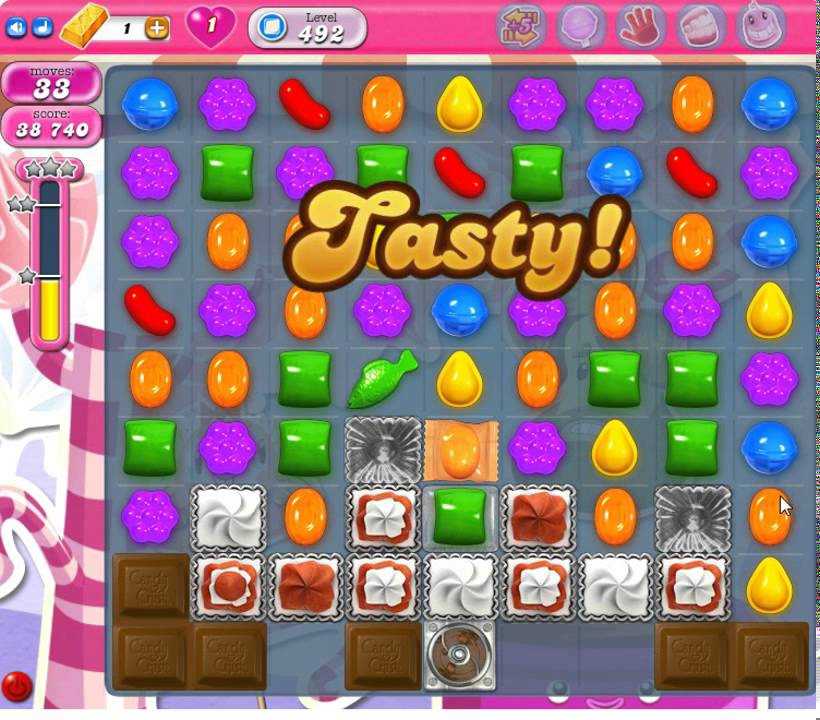Quit level with the red power button

(x=17, y=686)
